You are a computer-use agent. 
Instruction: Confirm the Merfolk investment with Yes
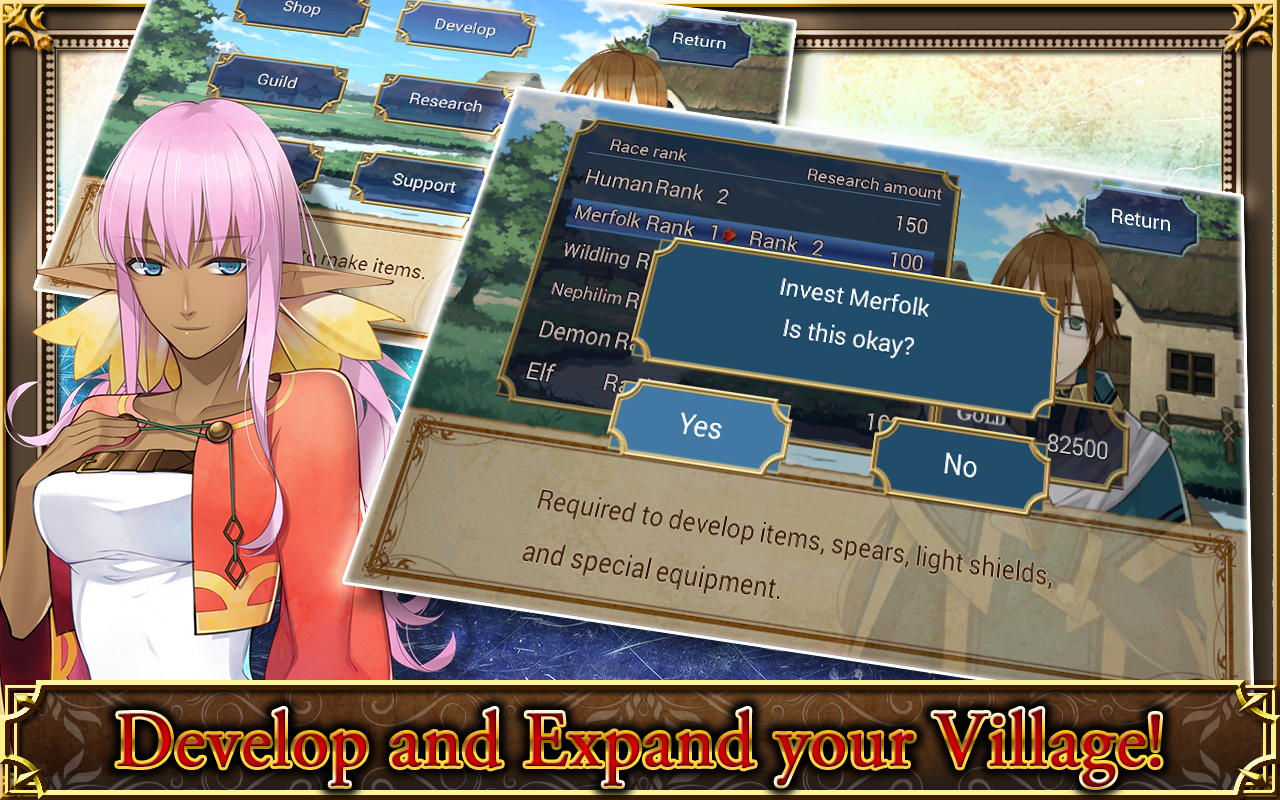[702, 428]
